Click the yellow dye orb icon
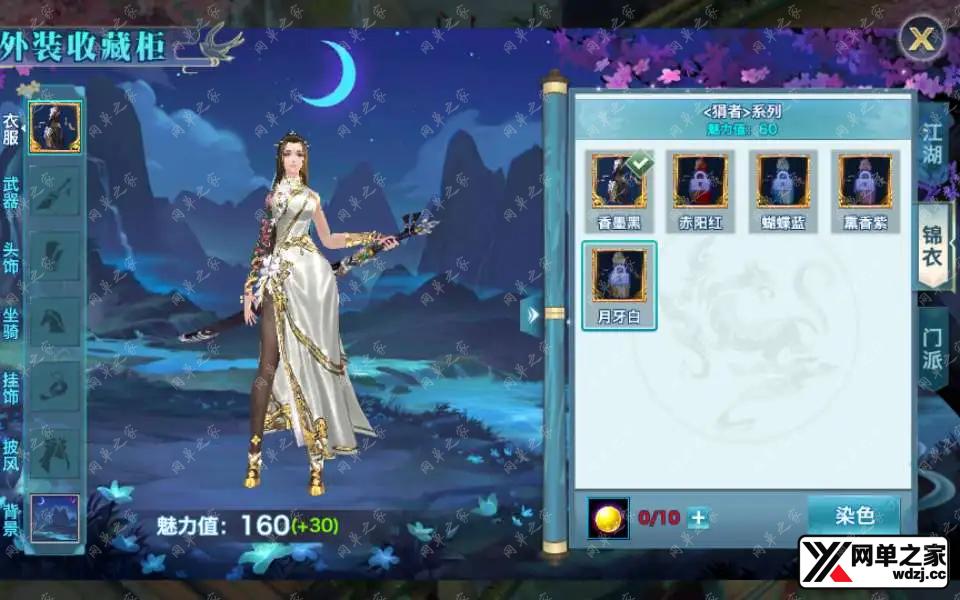Image resolution: width=960 pixels, height=600 pixels. click(x=608, y=517)
